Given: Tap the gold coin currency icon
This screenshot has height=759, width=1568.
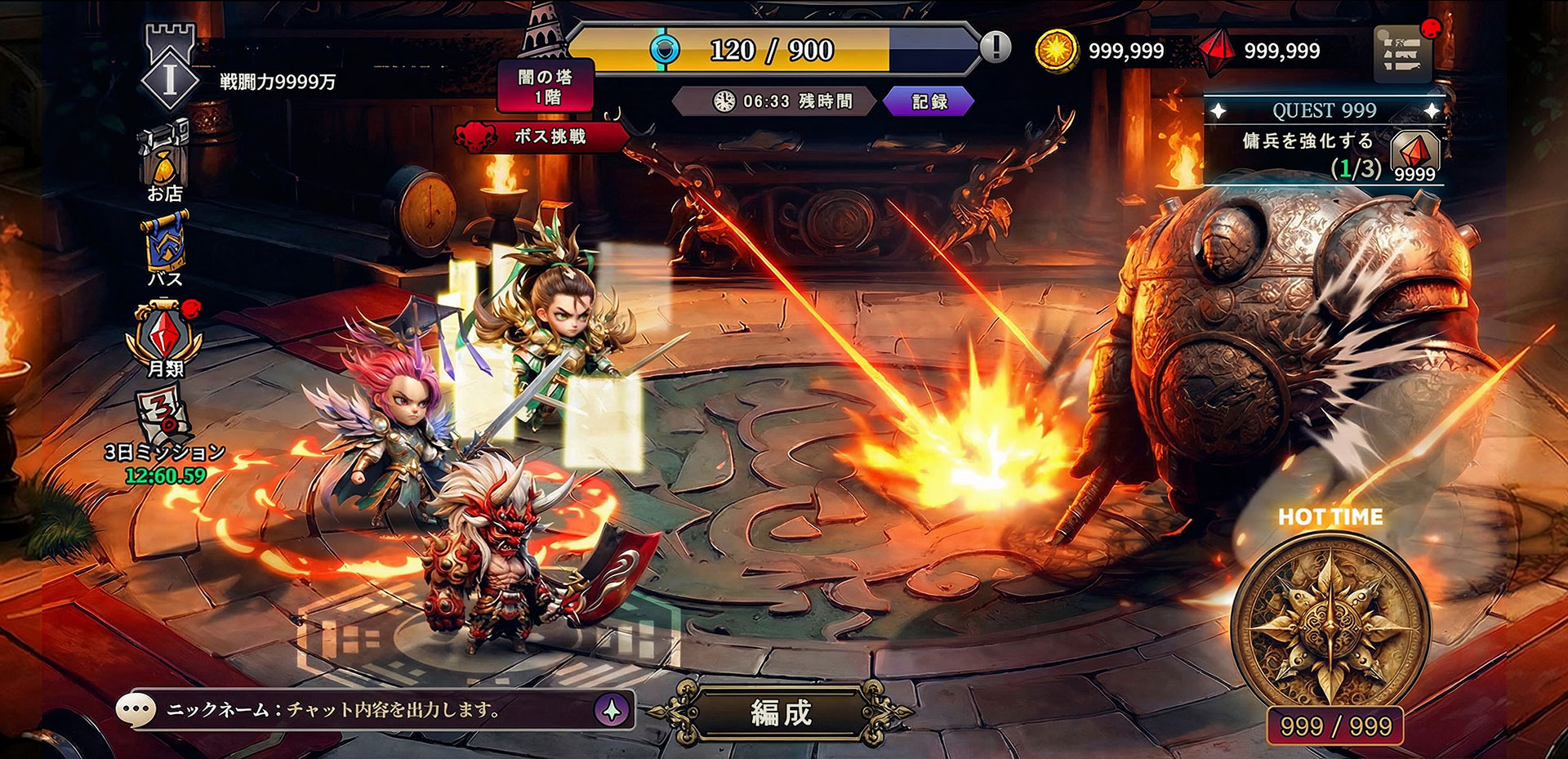Looking at the screenshot, I should [x=1057, y=51].
